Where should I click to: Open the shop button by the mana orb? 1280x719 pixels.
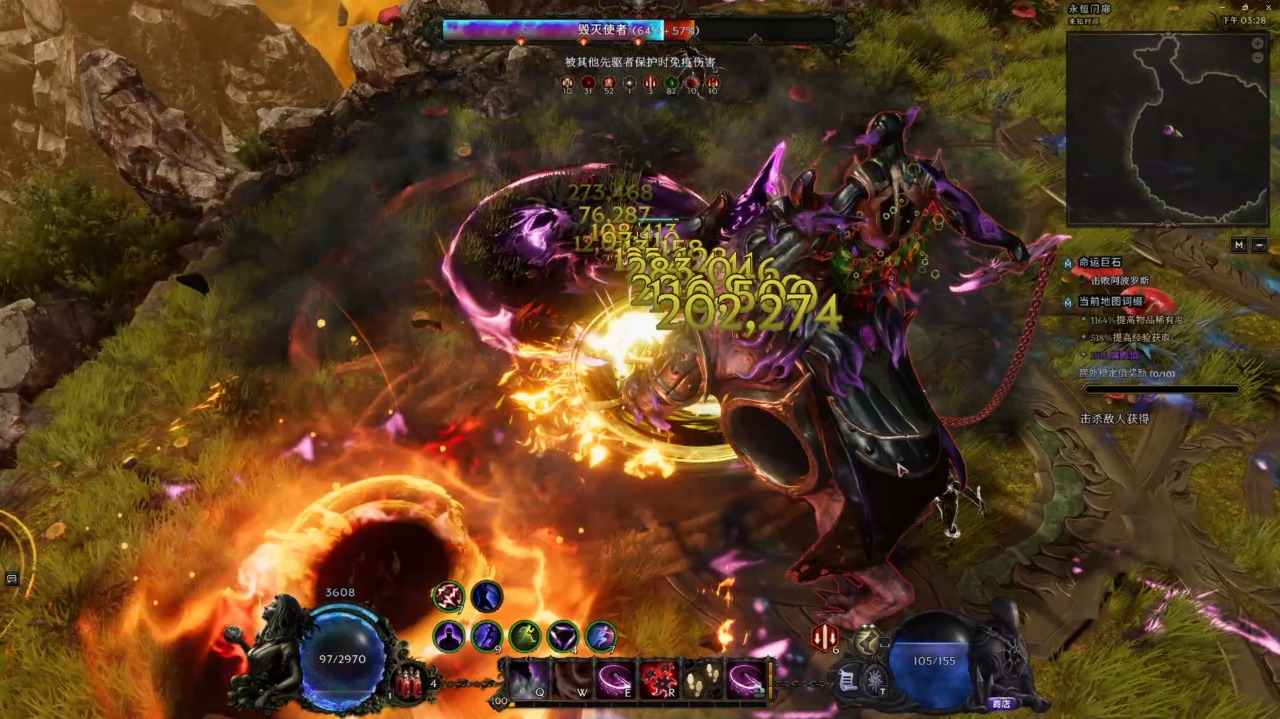pos(999,703)
